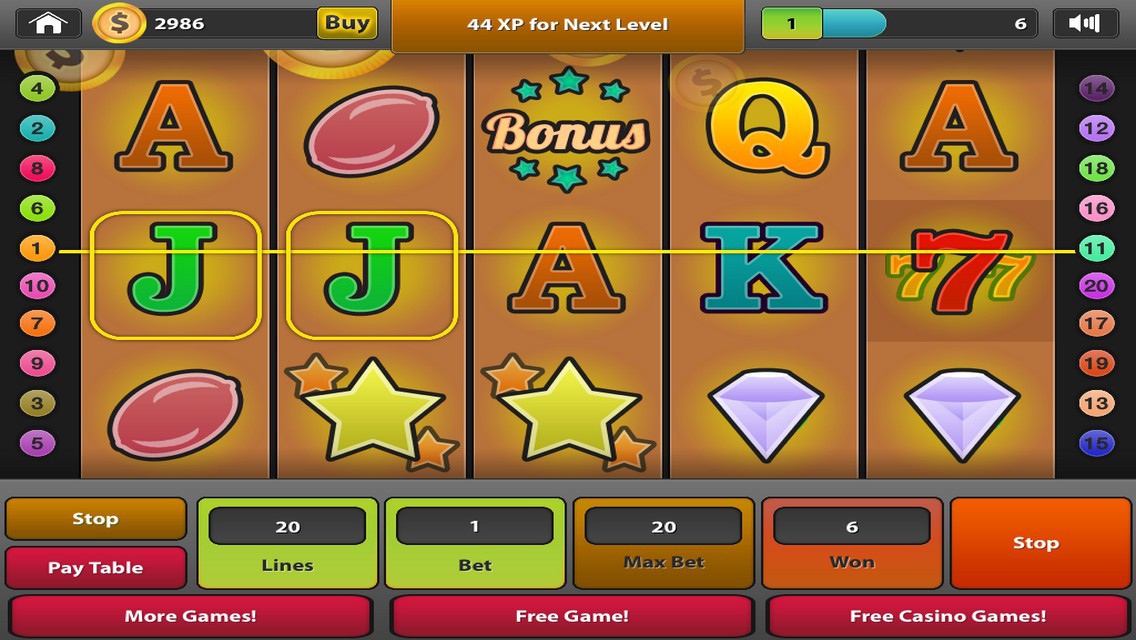Click the small brown Stop button
This screenshot has width=1136, height=640.
[x=96, y=519]
